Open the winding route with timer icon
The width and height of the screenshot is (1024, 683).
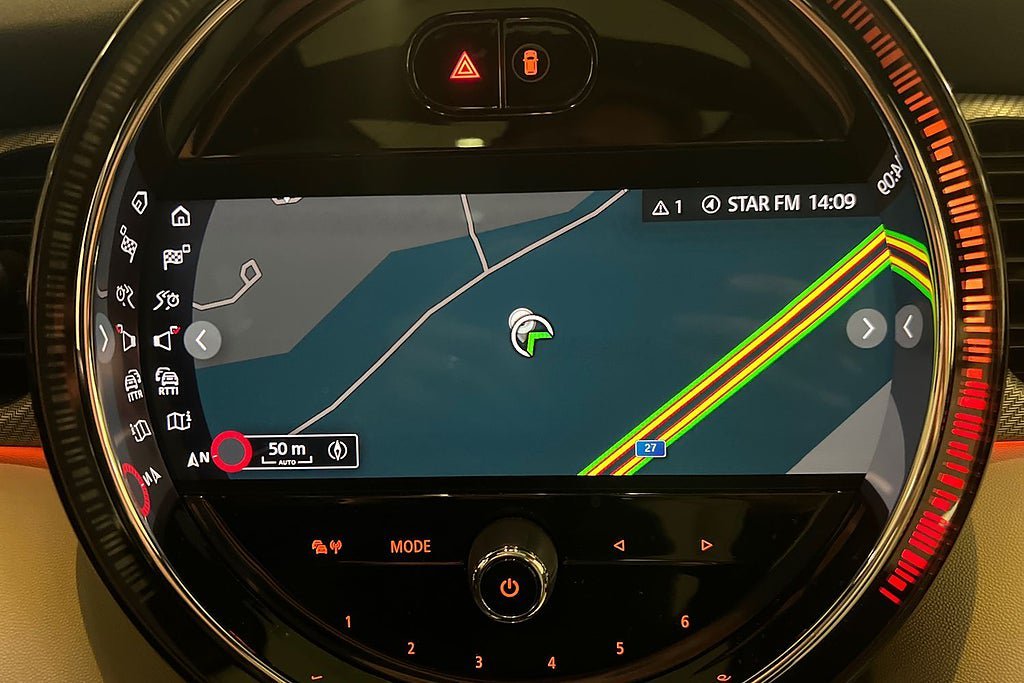point(167,299)
